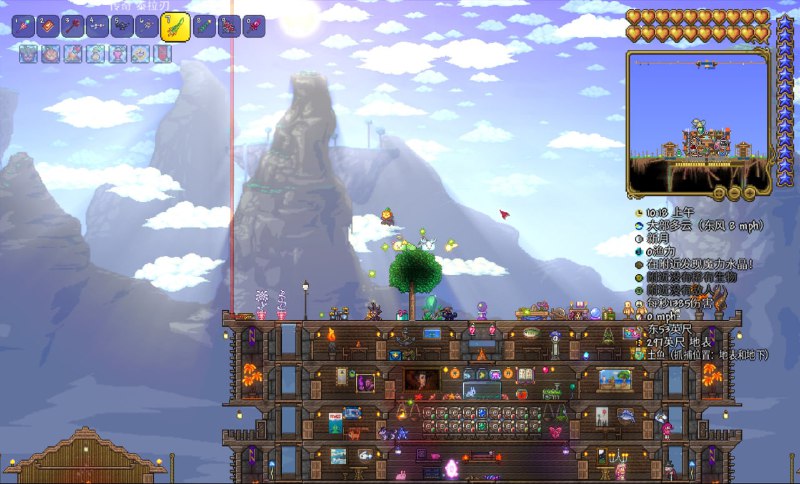The width and height of the screenshot is (800, 484).
Task: Select the highlighted Terra Blade hotbar slot
Action: (x=175, y=26)
